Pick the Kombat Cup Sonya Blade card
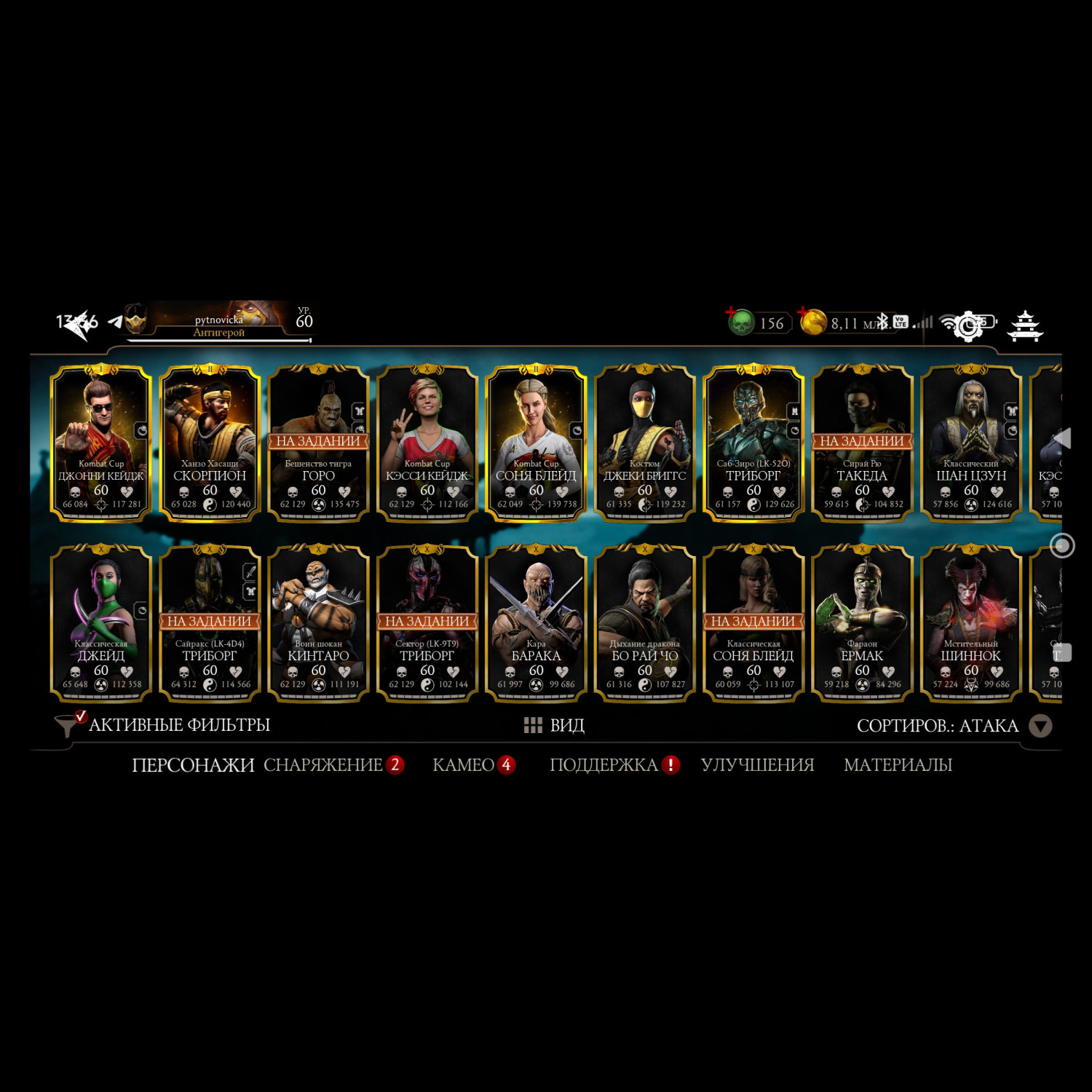The width and height of the screenshot is (1092, 1092). pyautogui.click(x=536, y=443)
